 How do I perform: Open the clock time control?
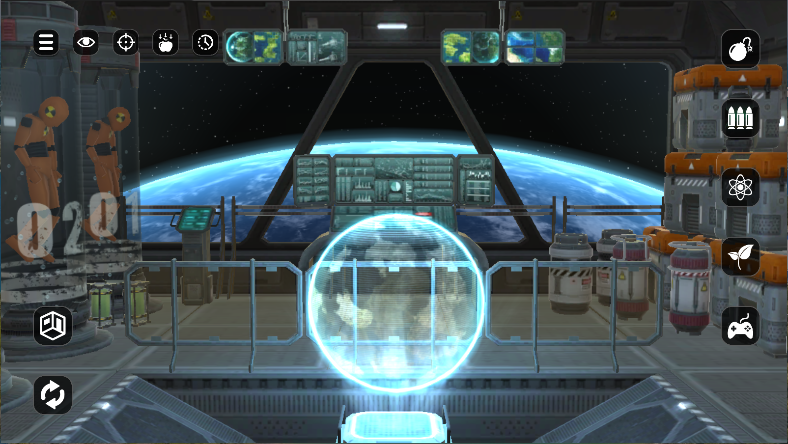[x=204, y=42]
